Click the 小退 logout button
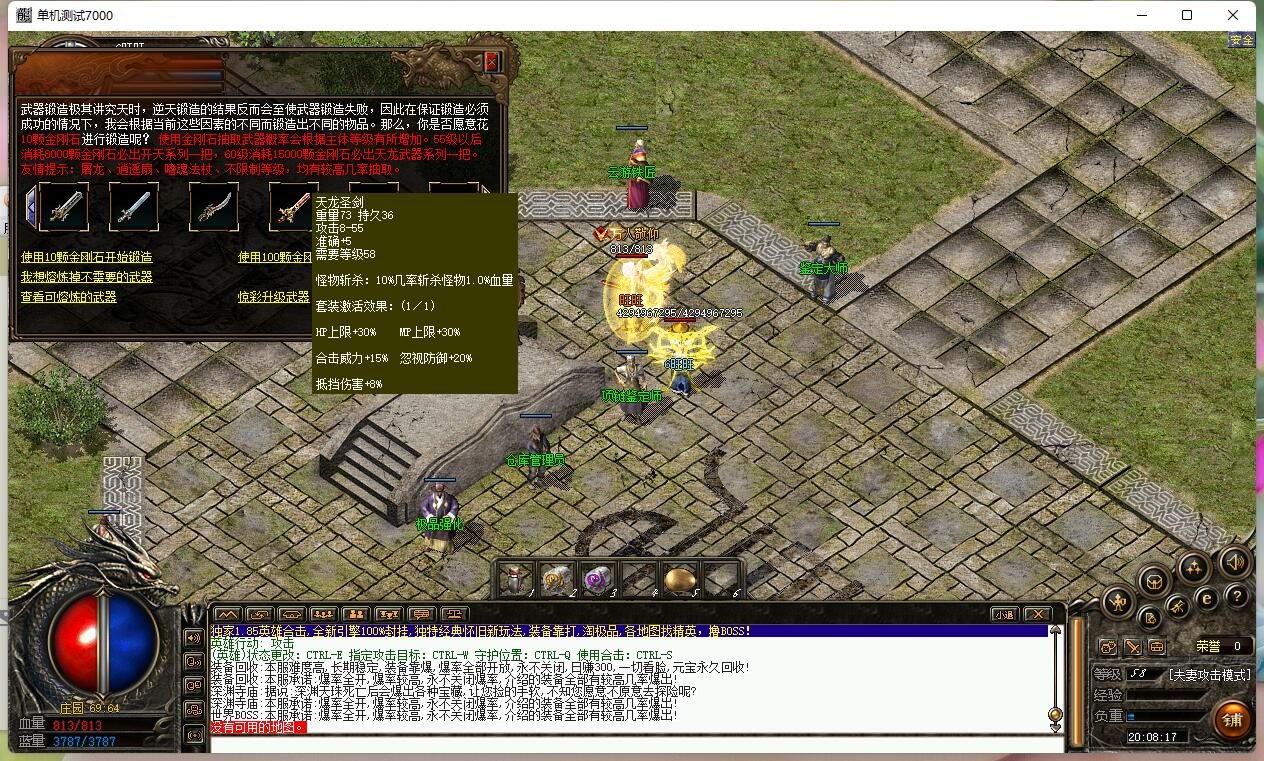The width and height of the screenshot is (1264, 761). click(x=1004, y=613)
